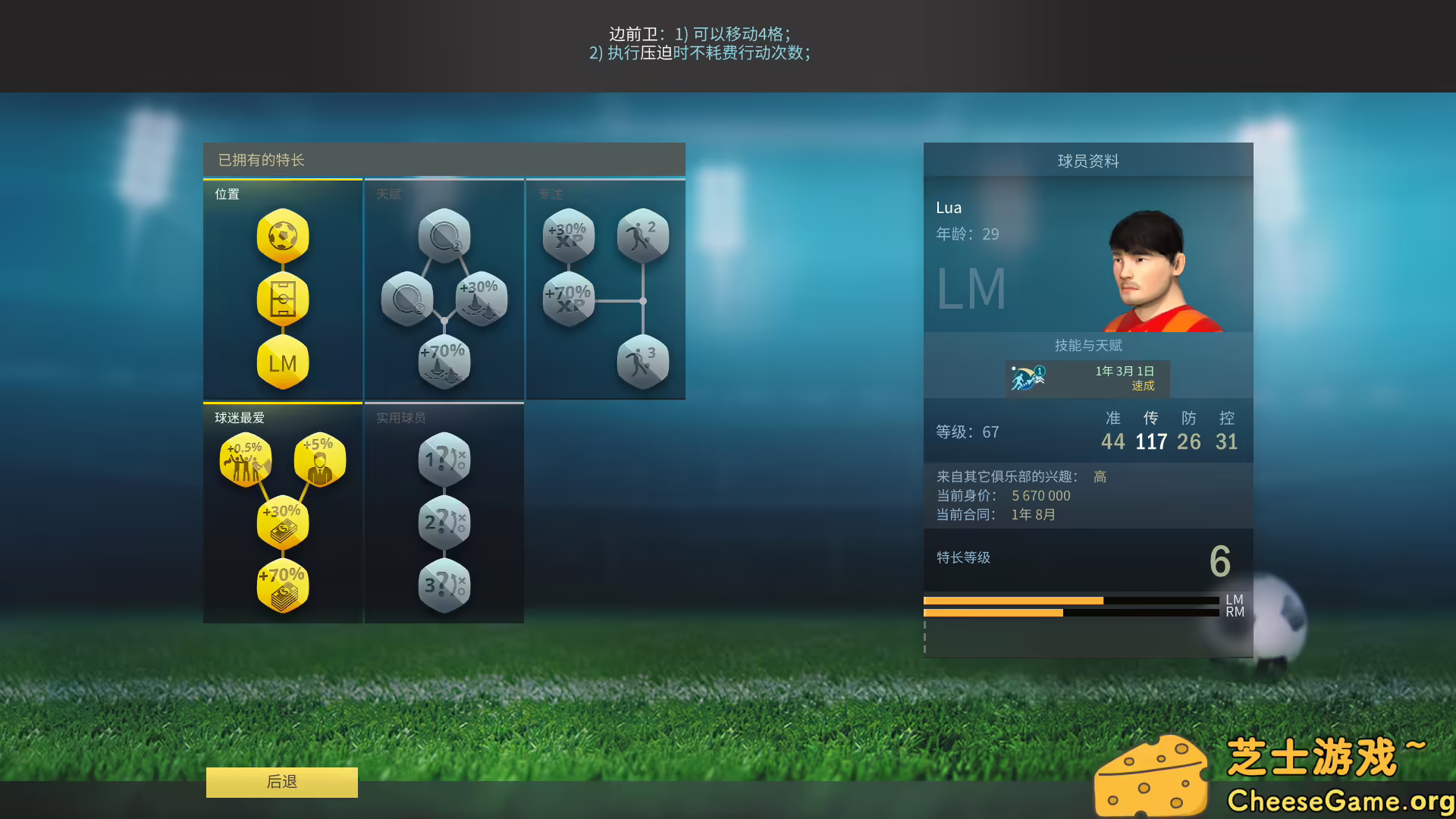Switch to the 实用球员 perk panel
Screen dimensions: 1456x819
tap(400, 416)
